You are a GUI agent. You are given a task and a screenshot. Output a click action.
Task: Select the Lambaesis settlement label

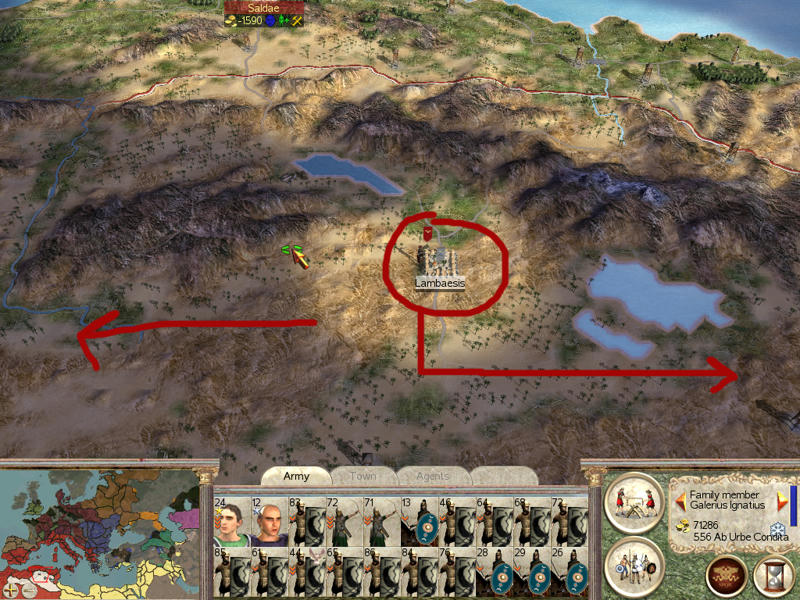tap(441, 283)
